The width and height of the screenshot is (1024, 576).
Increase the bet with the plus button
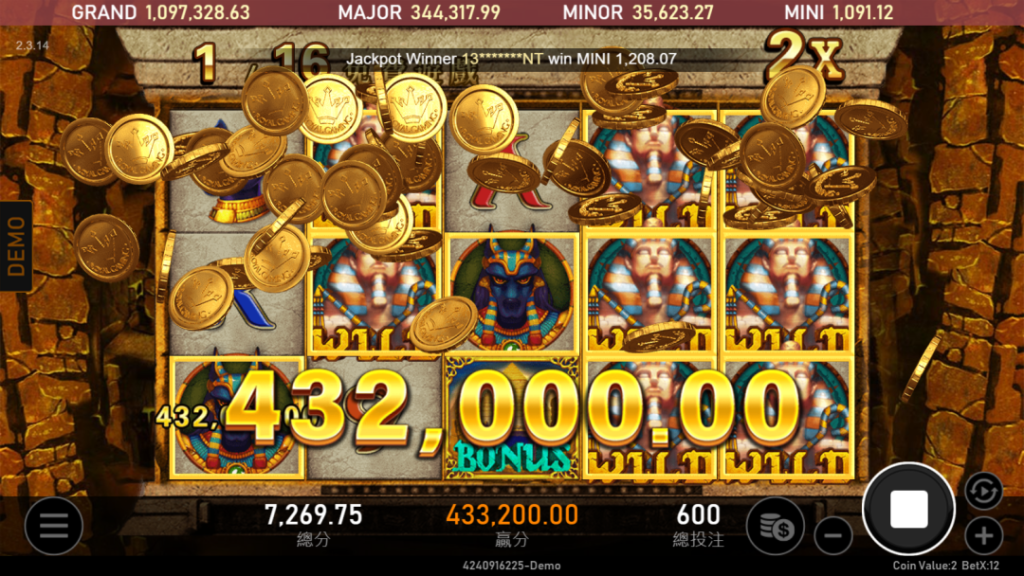click(984, 535)
